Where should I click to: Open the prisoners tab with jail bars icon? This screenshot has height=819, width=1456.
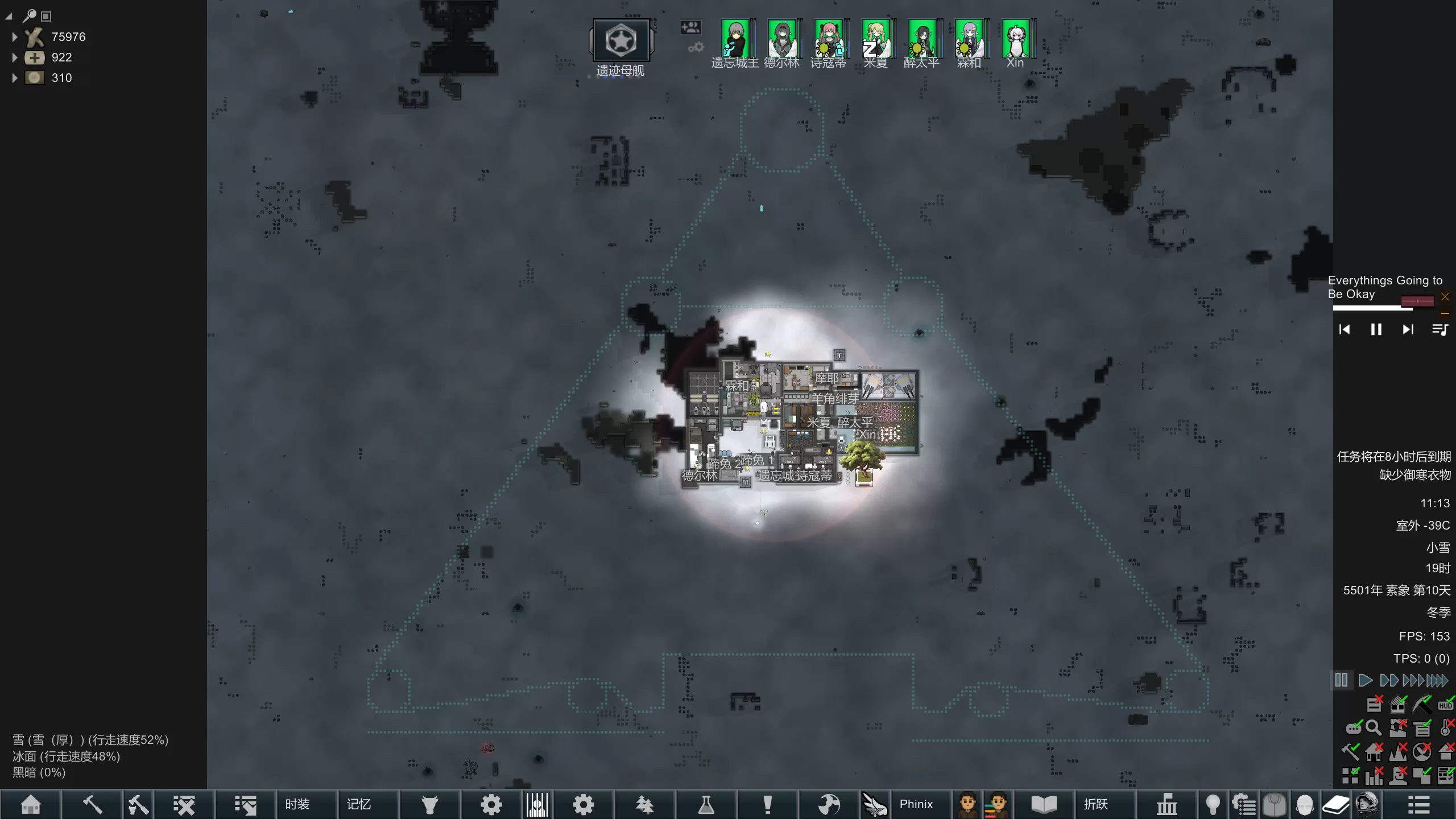point(537,804)
